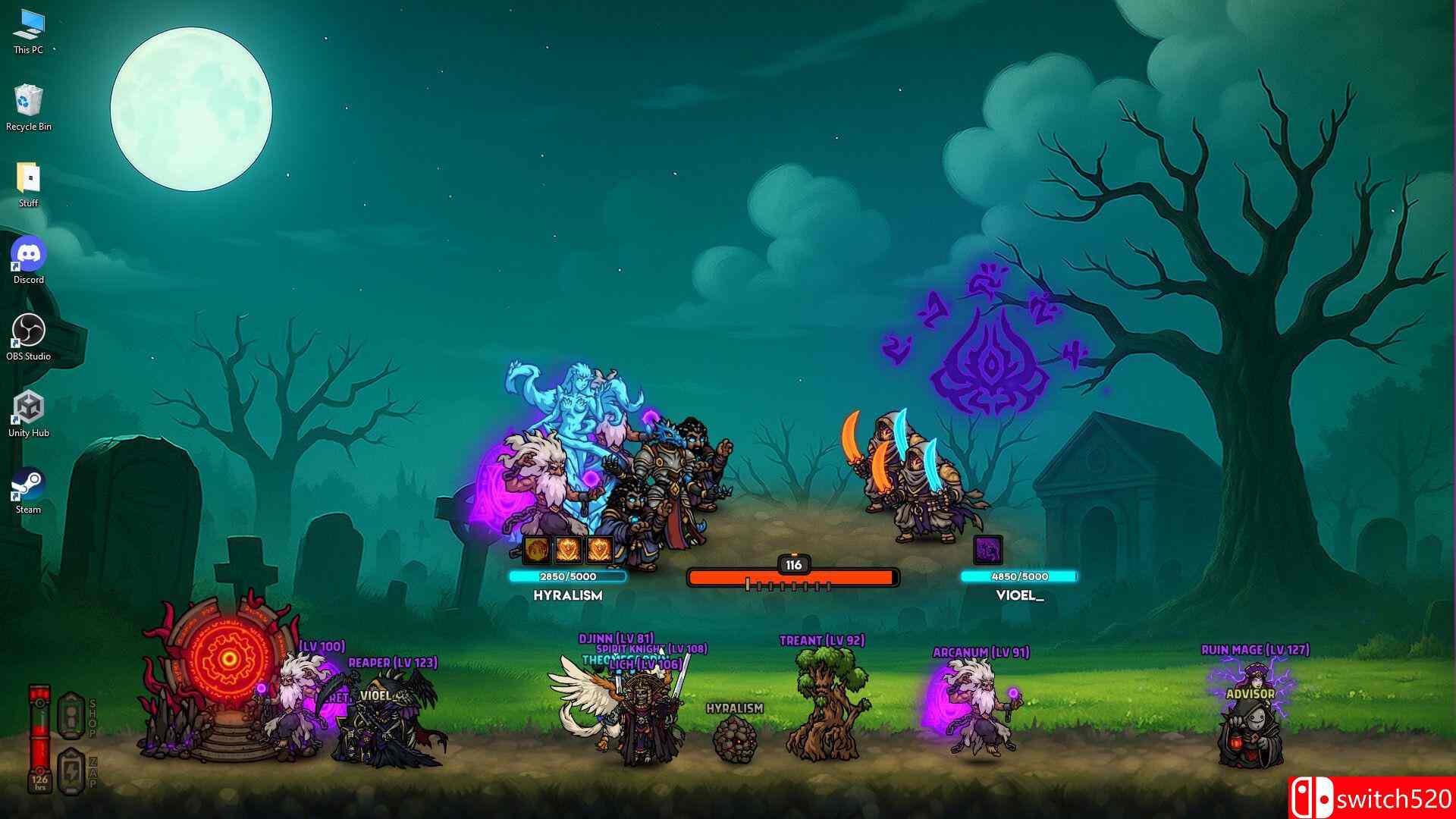Open the Recycle Bin

tap(29, 99)
